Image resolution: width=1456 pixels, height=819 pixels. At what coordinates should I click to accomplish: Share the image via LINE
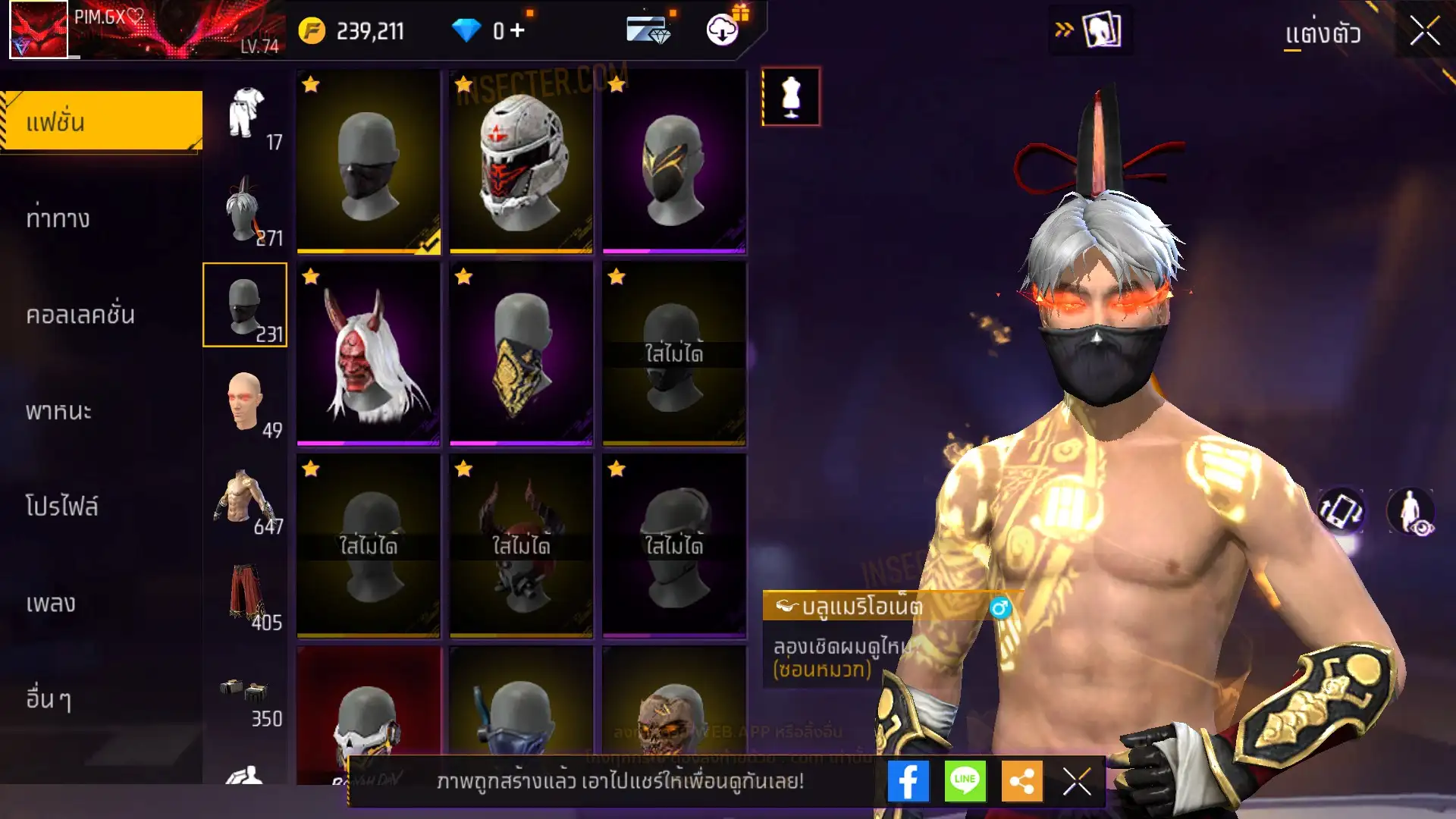(x=965, y=781)
